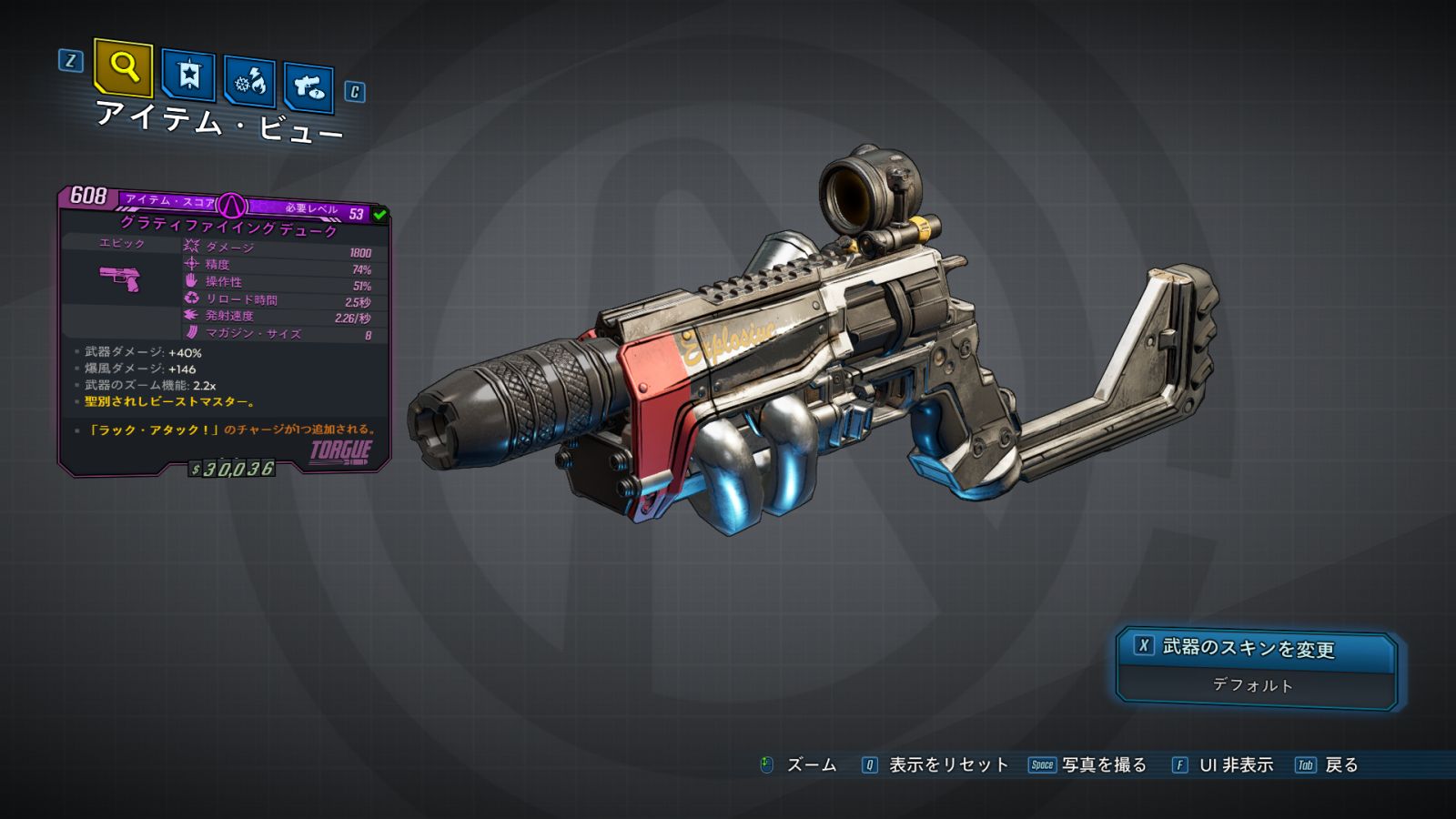The image size is (1456, 819).
Task: Click the 表示をリセット reset view option
Action: [947, 765]
